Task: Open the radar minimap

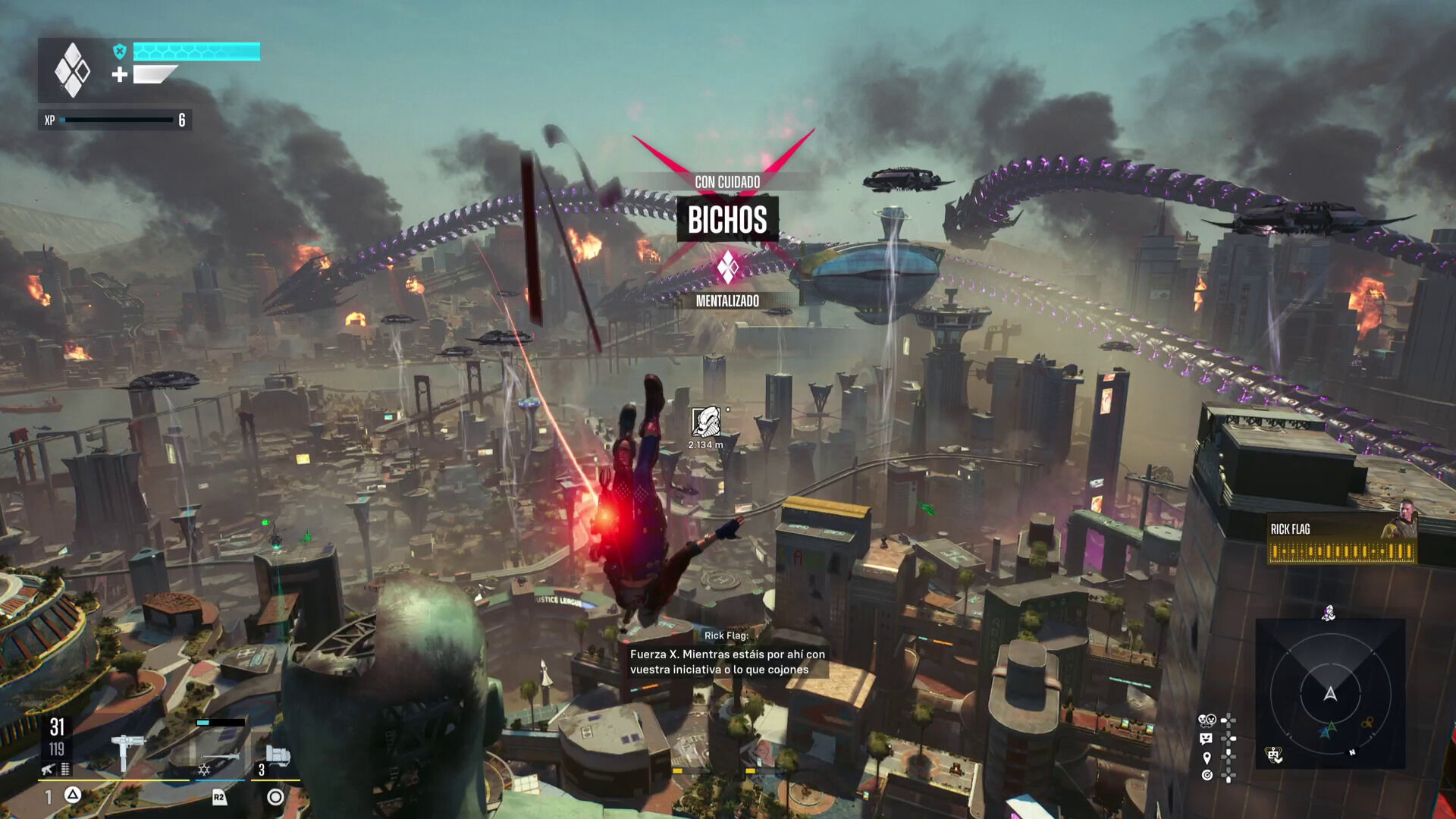Action: [x=1330, y=693]
